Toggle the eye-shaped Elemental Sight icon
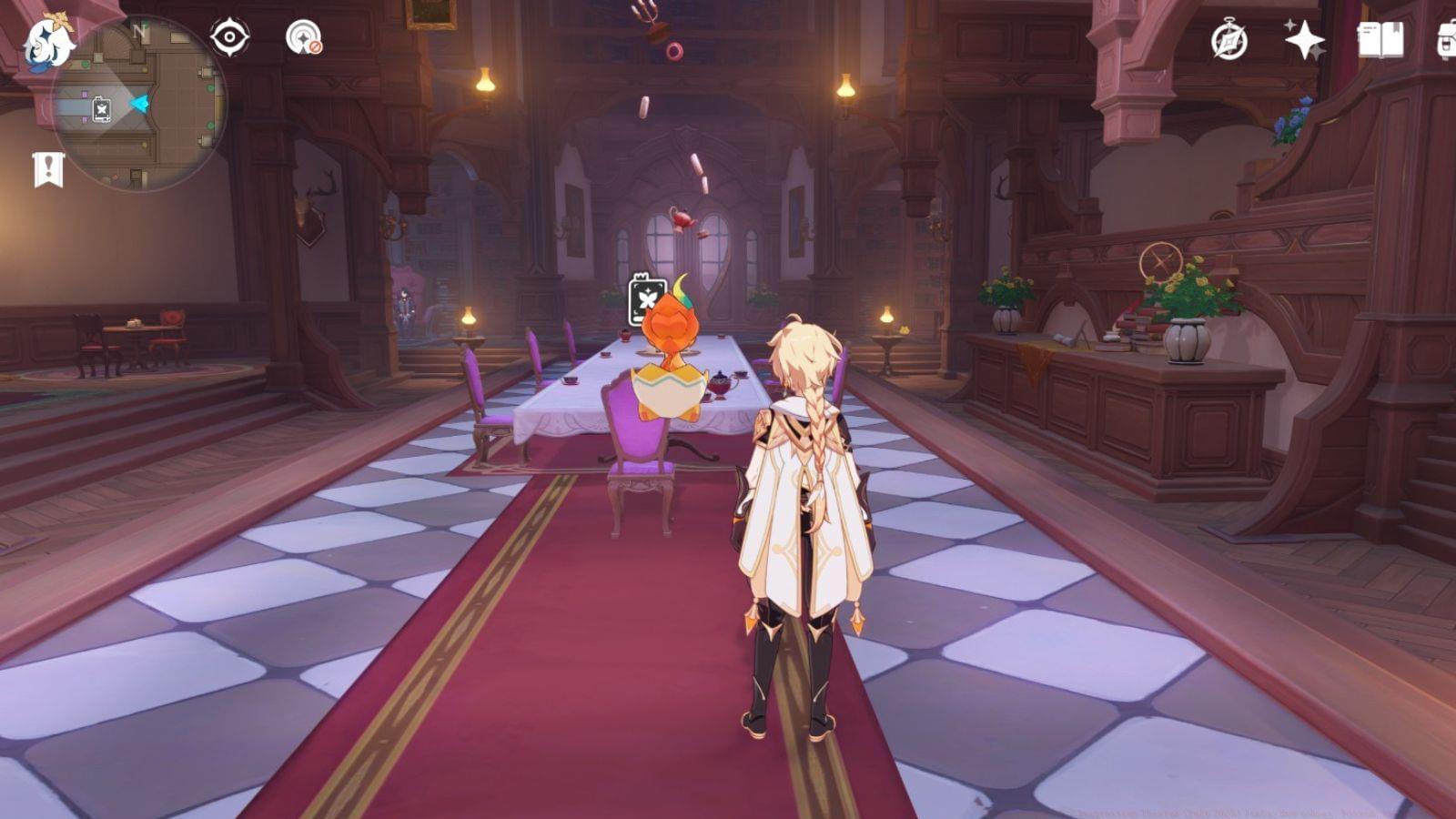The image size is (1456, 819). click(229, 38)
